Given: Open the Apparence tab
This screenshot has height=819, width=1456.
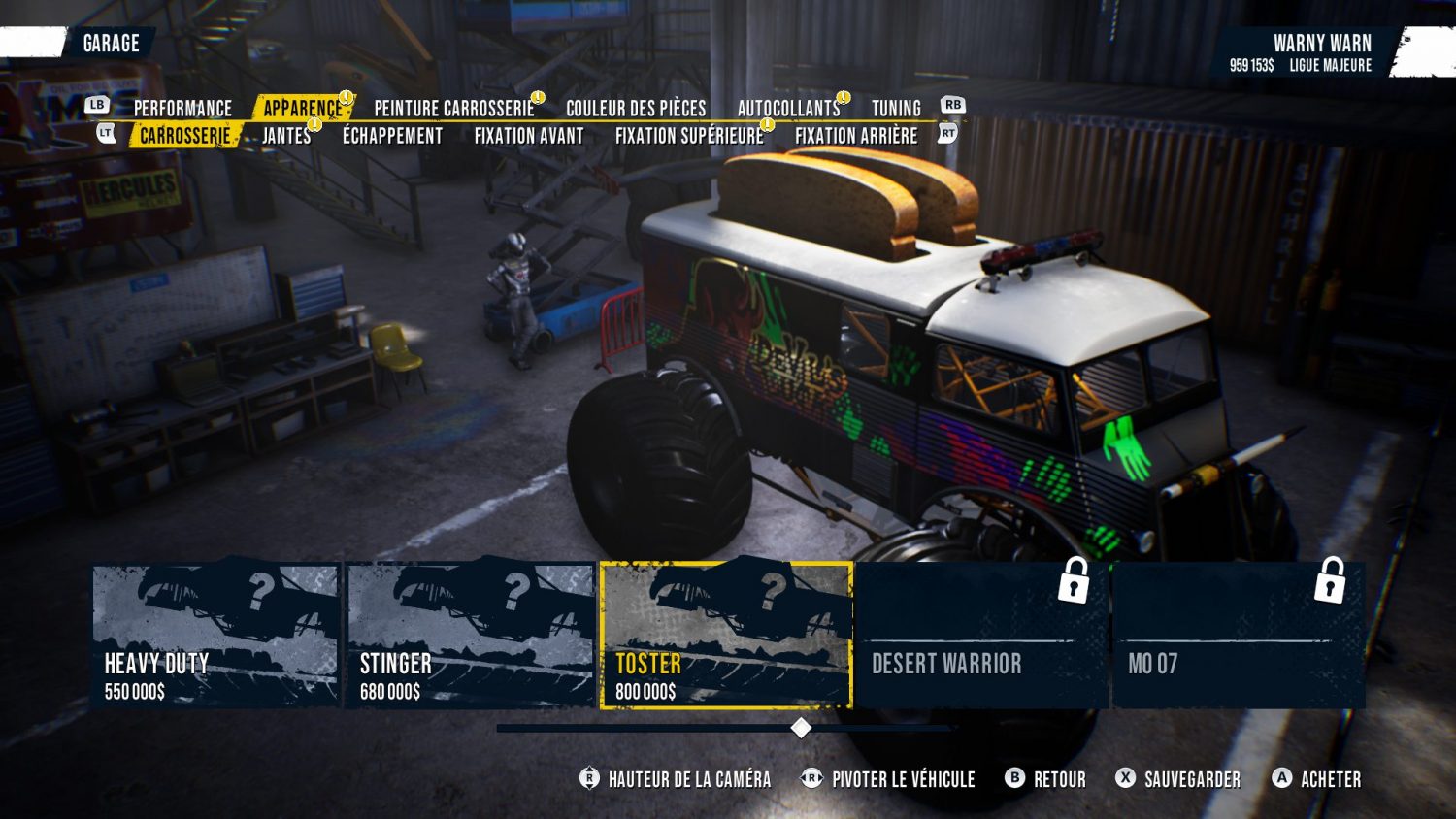Looking at the screenshot, I should (x=303, y=108).
